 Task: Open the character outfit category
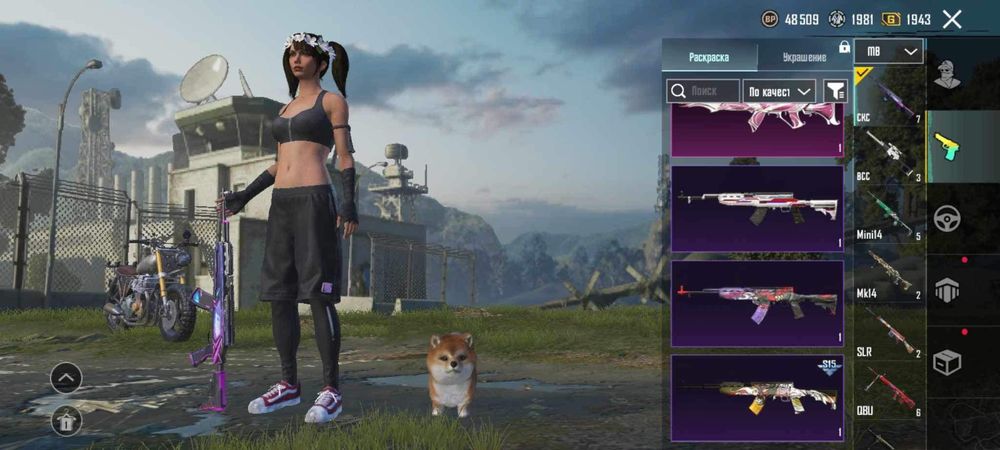coord(947,73)
